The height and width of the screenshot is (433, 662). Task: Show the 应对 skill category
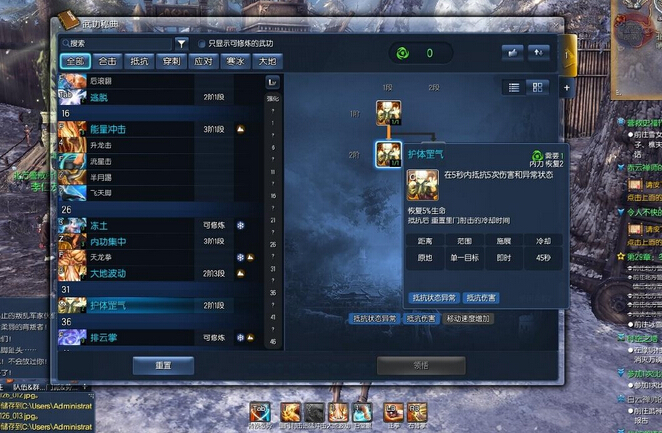pyautogui.click(x=203, y=62)
